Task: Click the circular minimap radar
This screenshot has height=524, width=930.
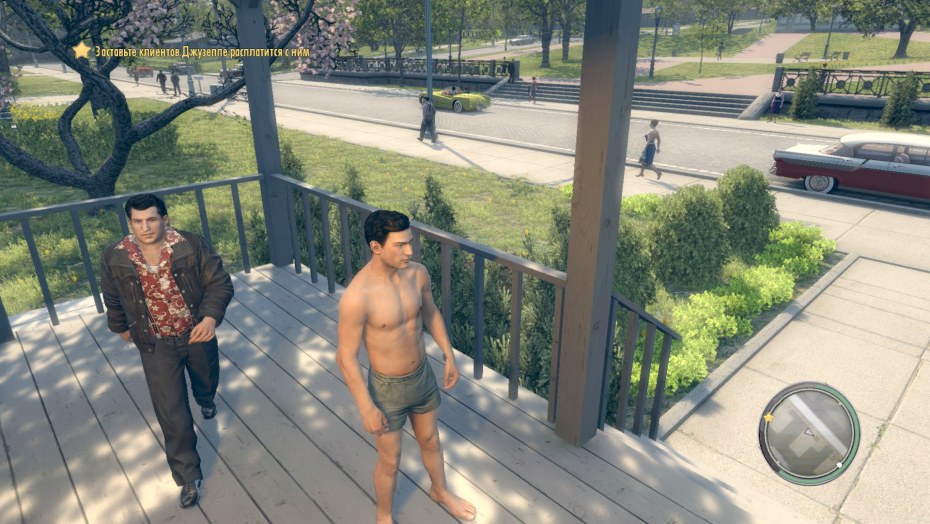Action: (809, 433)
